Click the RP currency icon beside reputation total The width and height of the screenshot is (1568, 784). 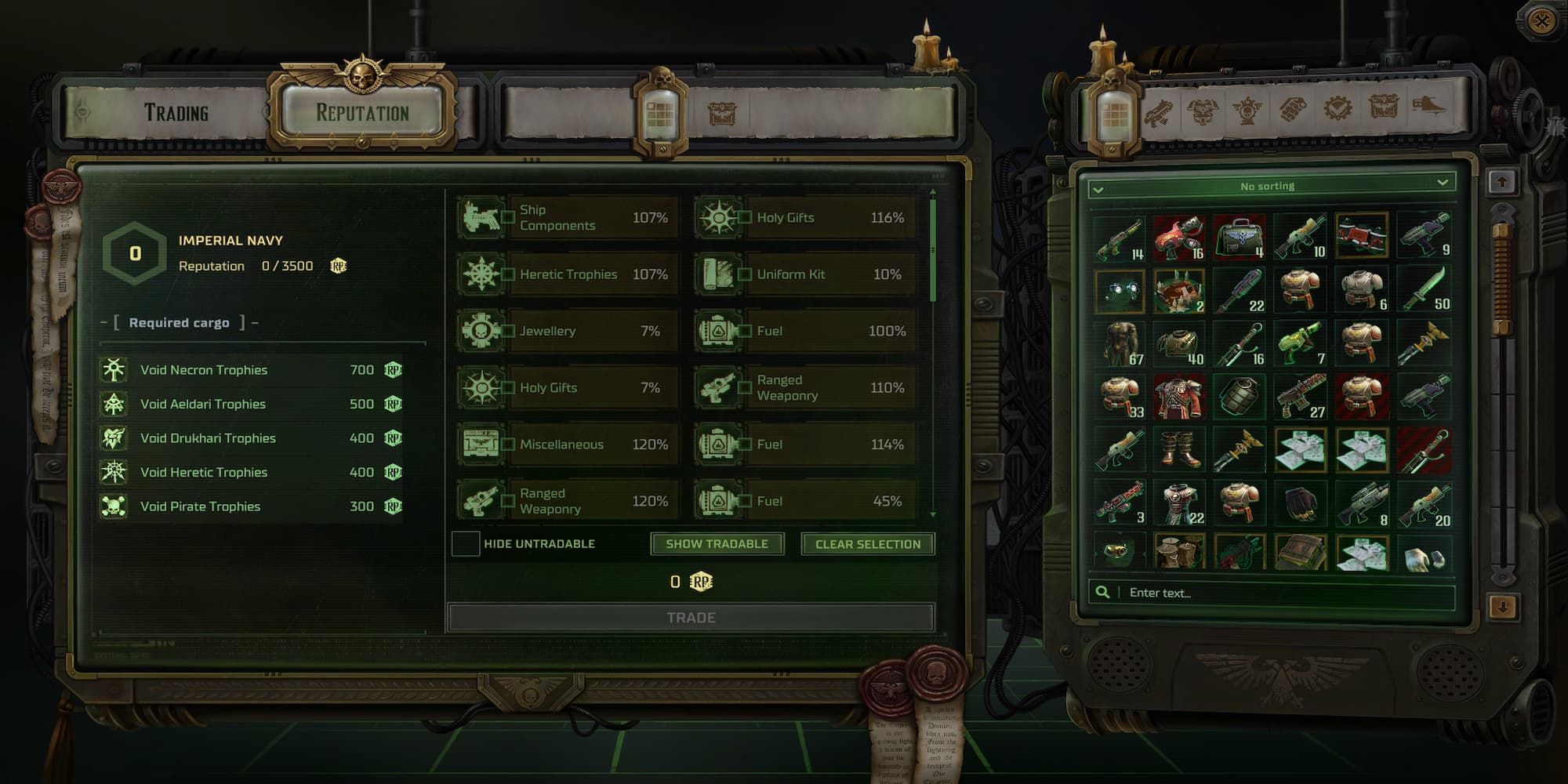(x=338, y=266)
